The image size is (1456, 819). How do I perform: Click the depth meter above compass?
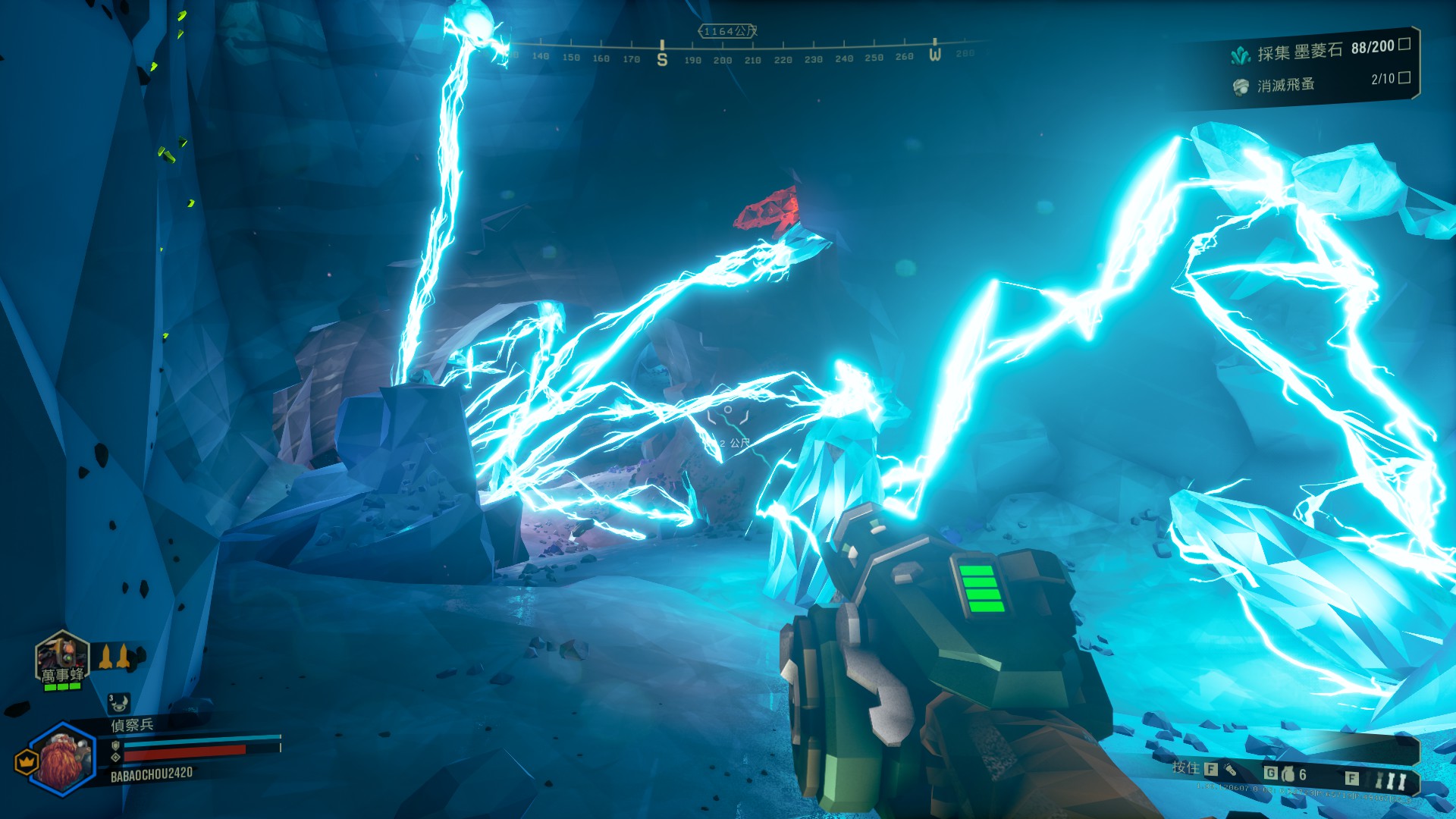[x=727, y=31]
